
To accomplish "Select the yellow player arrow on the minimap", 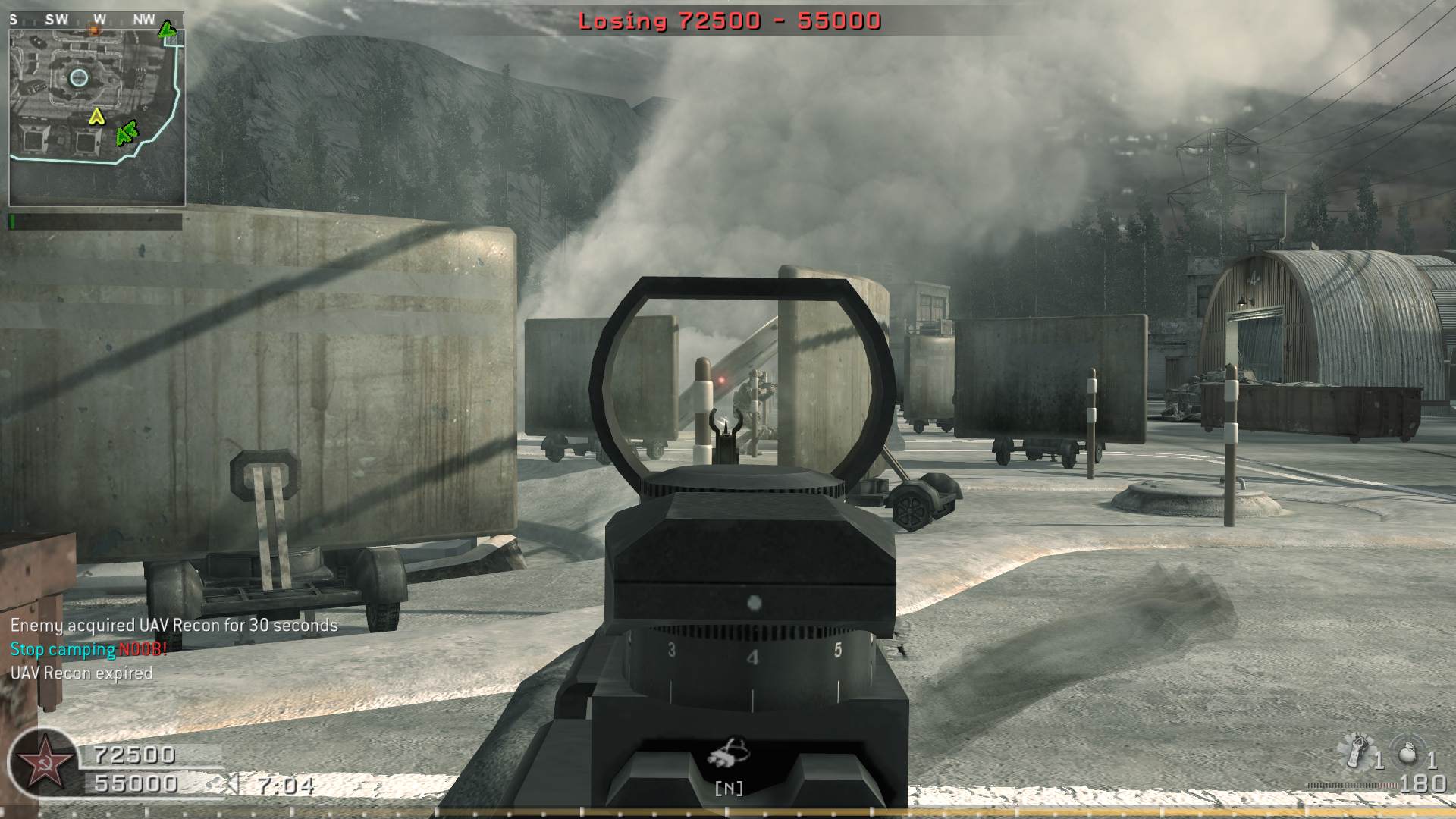I will coord(96,117).
